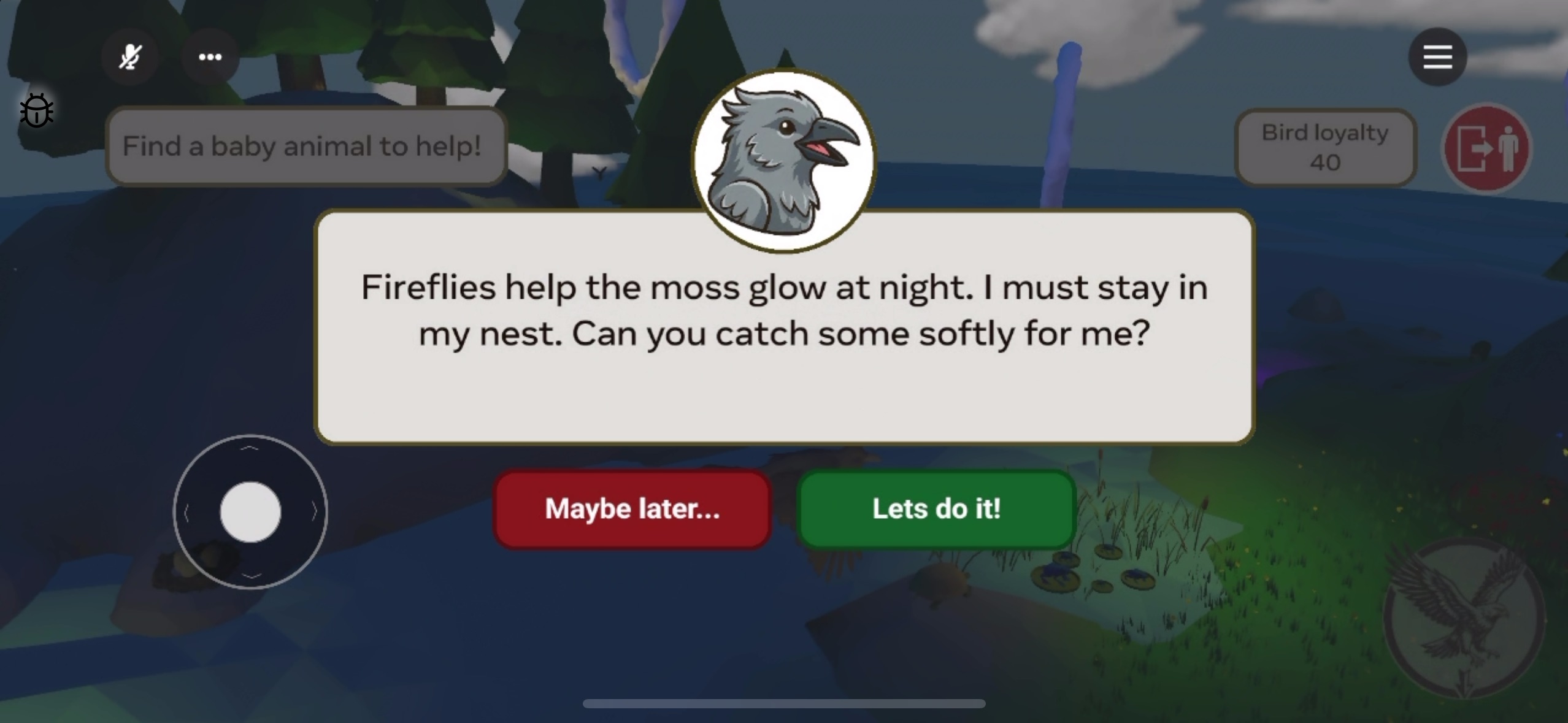Tap the red exit icon
This screenshot has height=723, width=1568.
tap(1486, 148)
